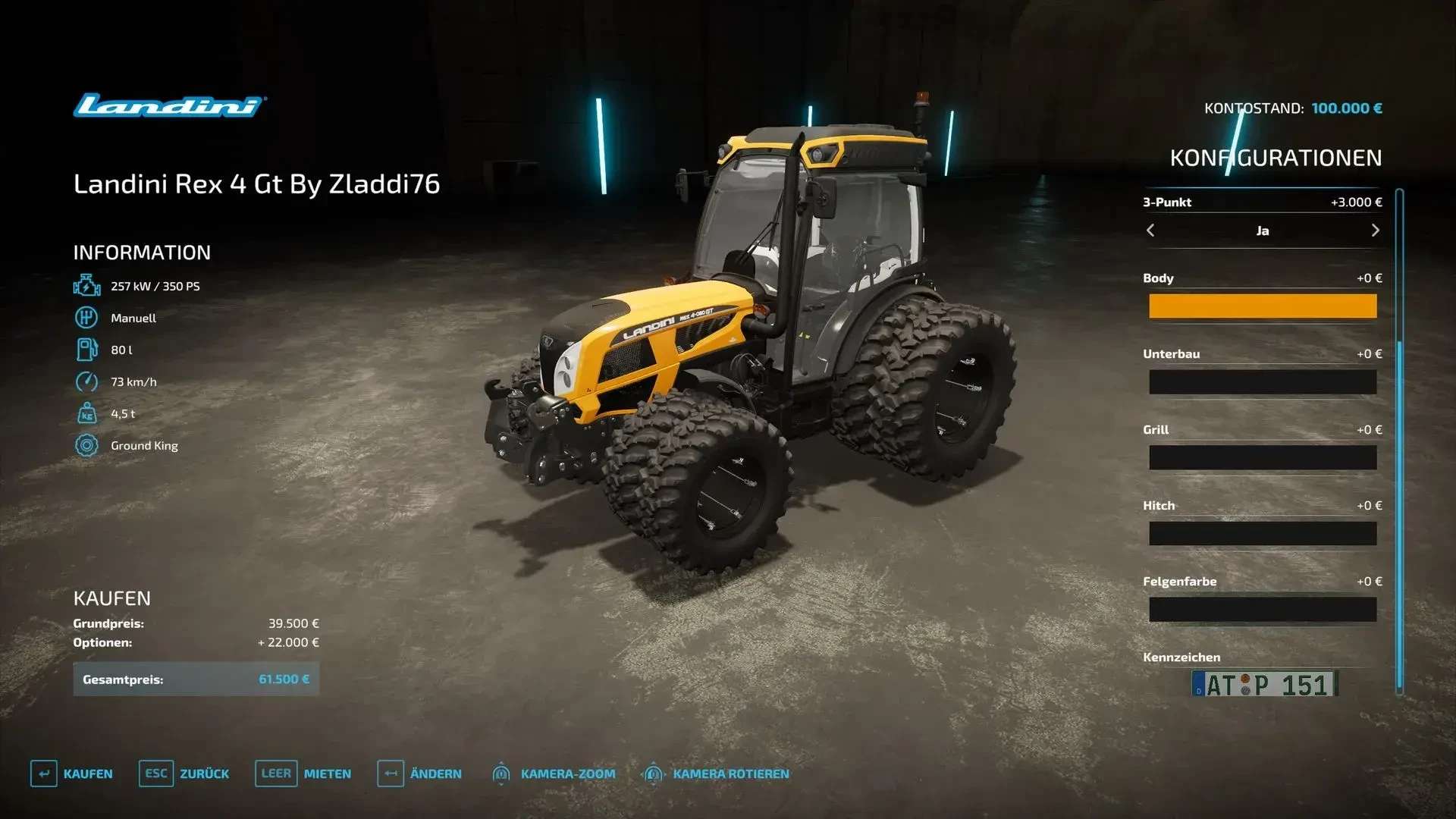The image size is (1456, 819).
Task: Open the orange Body color swatch
Action: (x=1262, y=306)
